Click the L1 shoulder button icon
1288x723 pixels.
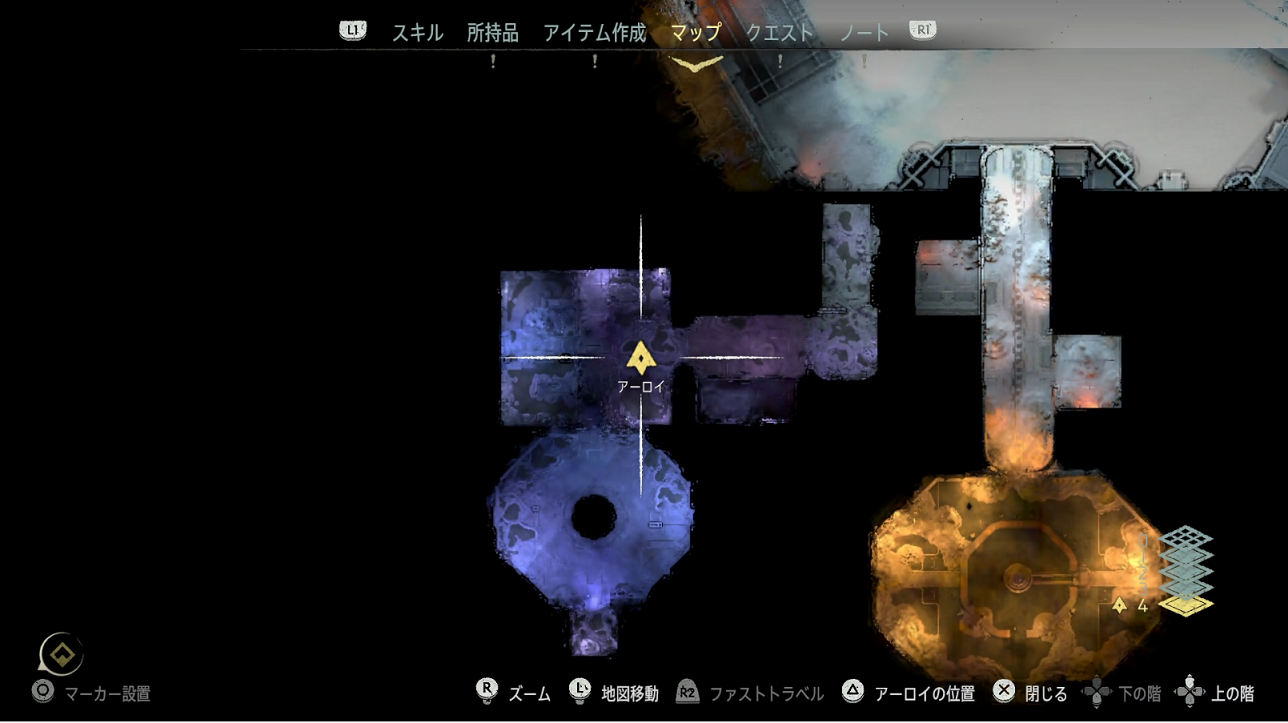tap(351, 30)
